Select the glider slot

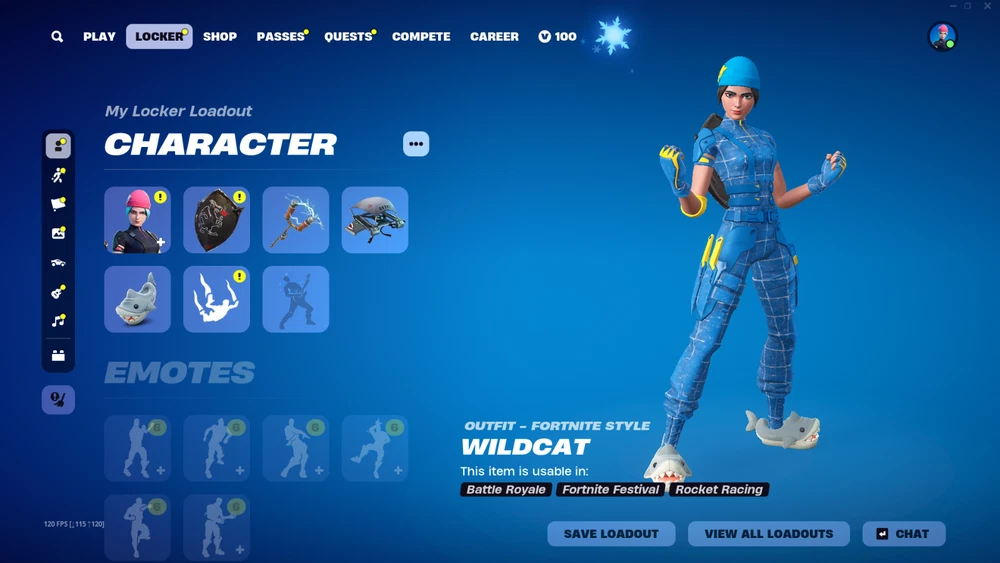click(x=375, y=220)
